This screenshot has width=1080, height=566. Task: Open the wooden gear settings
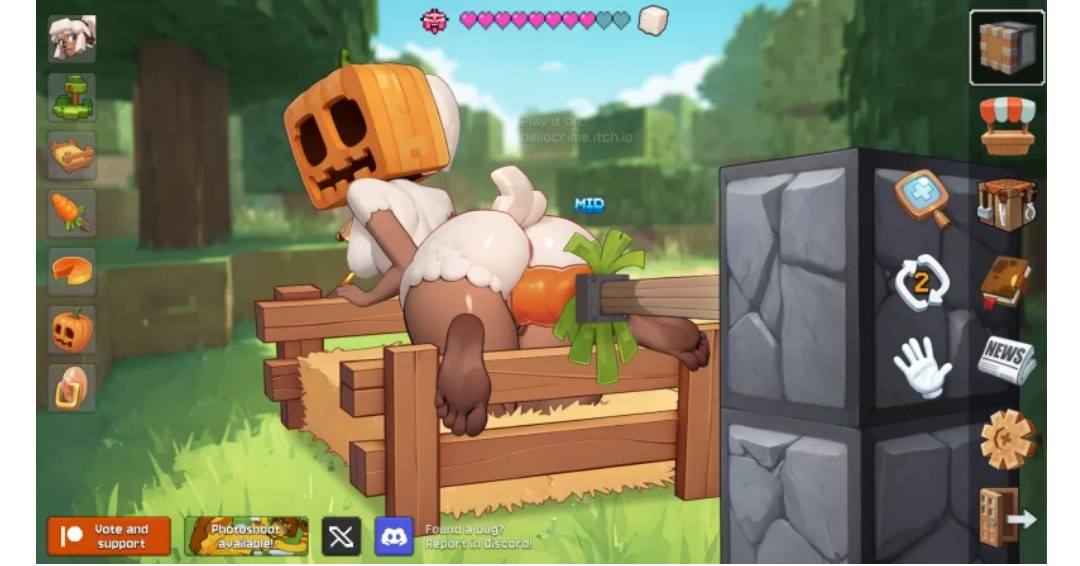click(1007, 439)
